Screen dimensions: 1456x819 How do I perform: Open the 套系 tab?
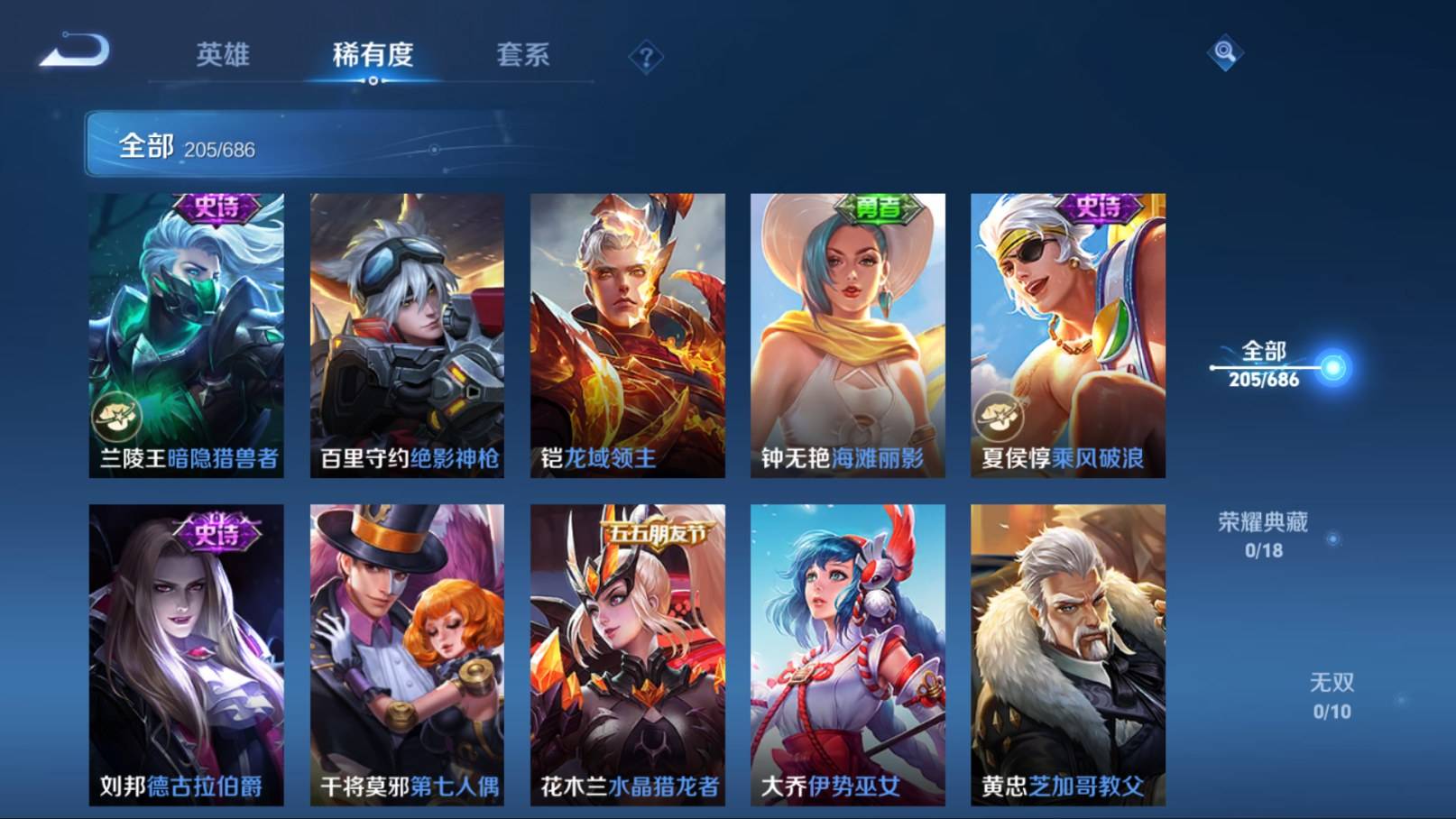(x=522, y=55)
